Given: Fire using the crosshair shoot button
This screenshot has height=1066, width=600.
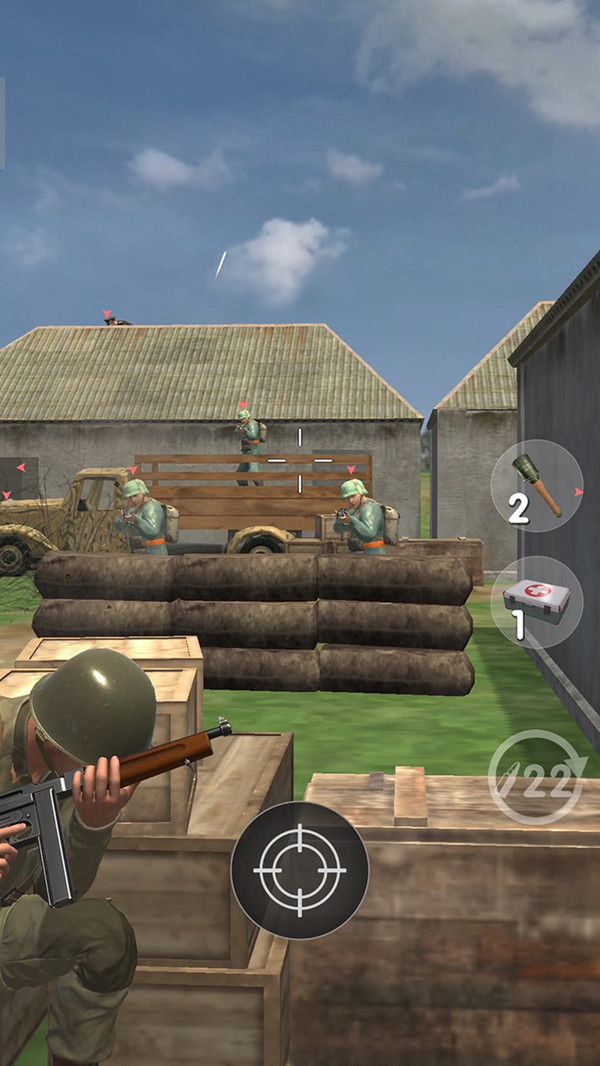Looking at the screenshot, I should [300, 870].
